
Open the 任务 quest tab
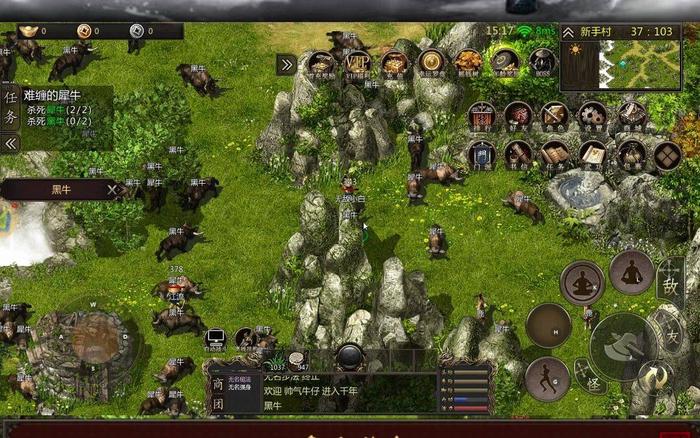(x=11, y=107)
